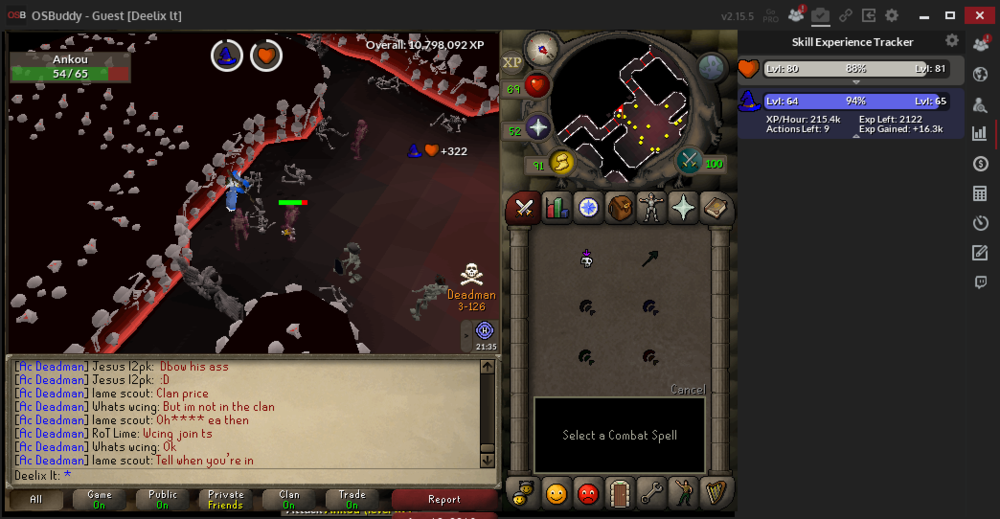Viewport: 1000px width, 519px height.
Task: Click the compass above the minimap
Action: pyautogui.click(x=543, y=48)
